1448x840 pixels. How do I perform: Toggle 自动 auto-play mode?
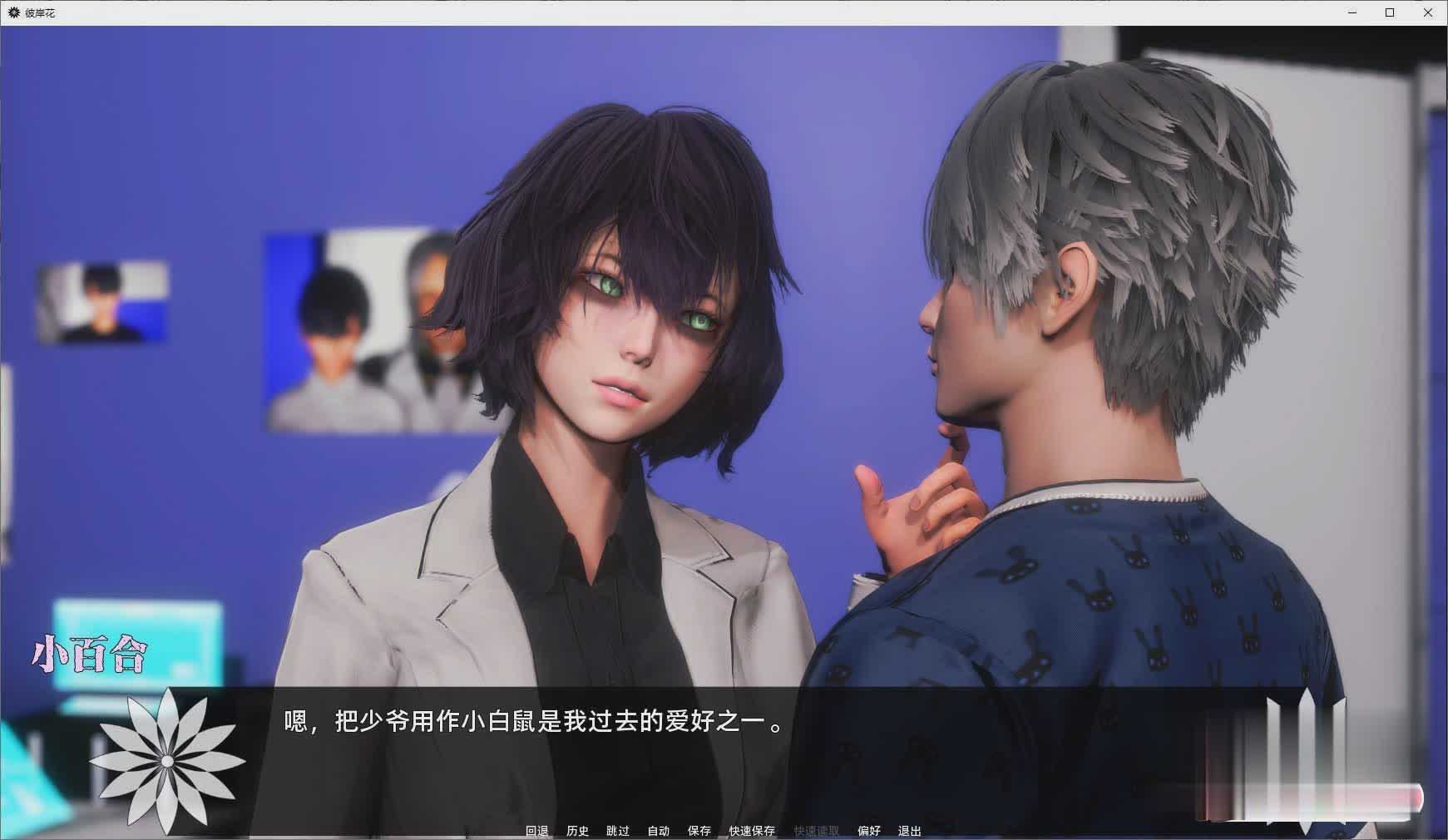[x=657, y=830]
